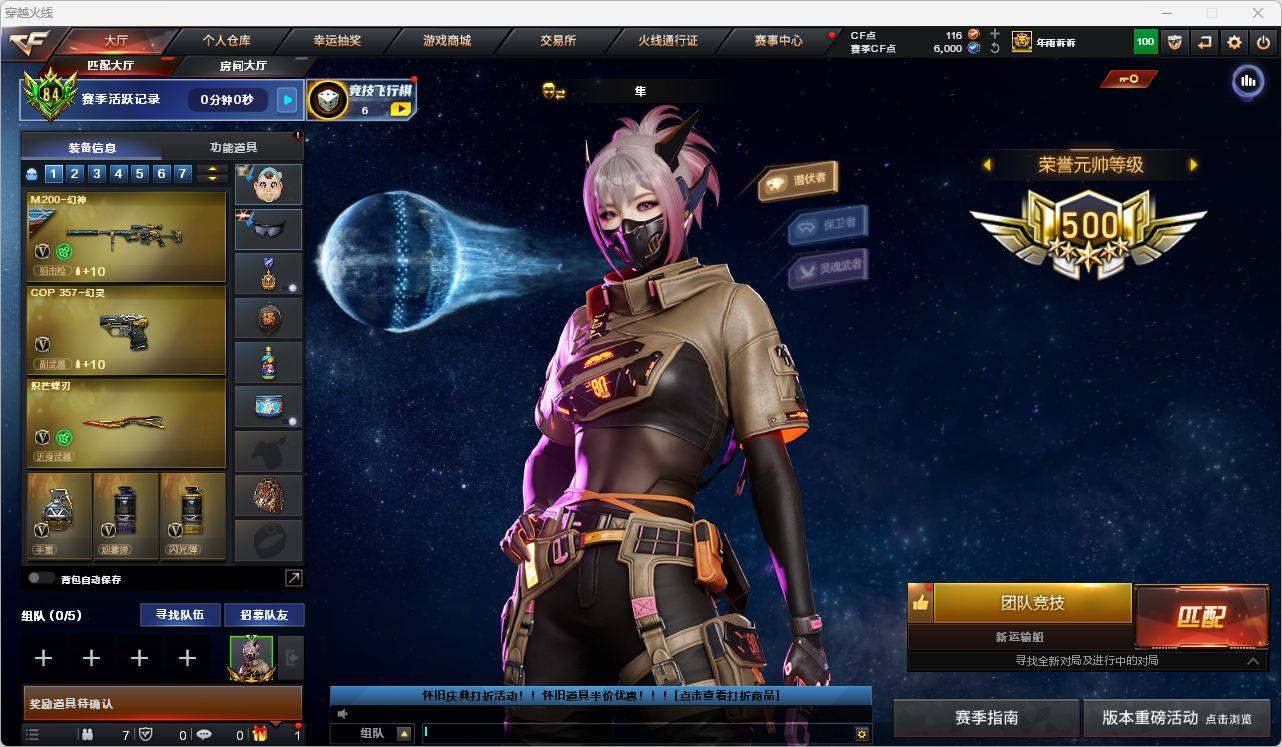1282x747 pixels.
Task: Toggle 背包自动保存 auto-save backpack
Action: 41,578
